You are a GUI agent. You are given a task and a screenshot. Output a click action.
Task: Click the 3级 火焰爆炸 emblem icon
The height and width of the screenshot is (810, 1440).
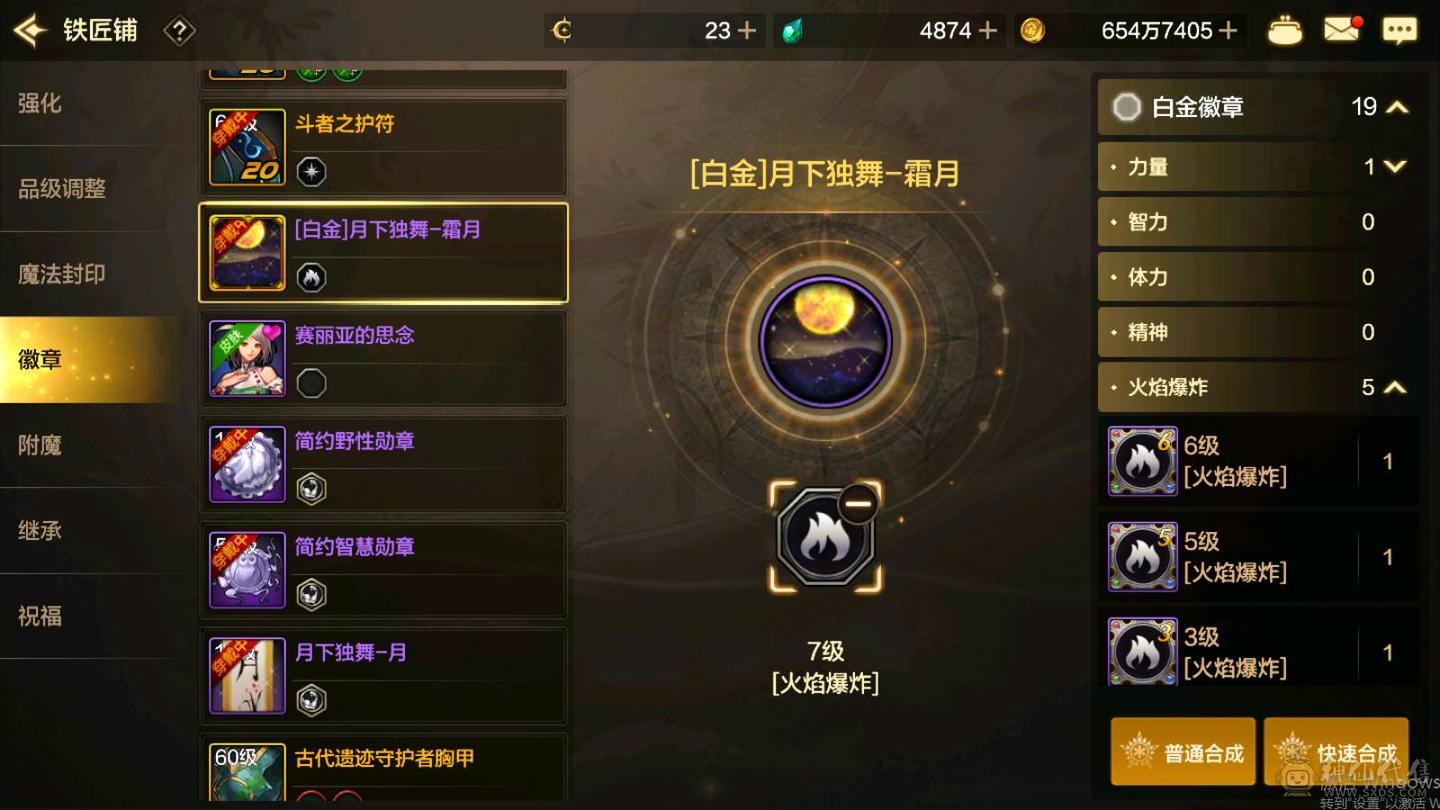(x=1142, y=651)
